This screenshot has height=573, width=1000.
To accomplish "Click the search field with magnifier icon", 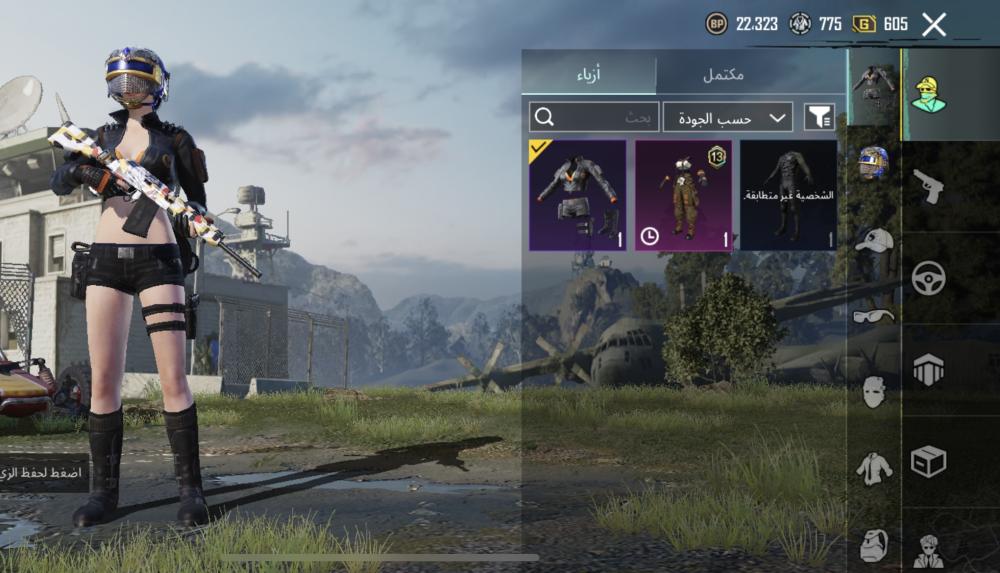I will (x=594, y=117).
